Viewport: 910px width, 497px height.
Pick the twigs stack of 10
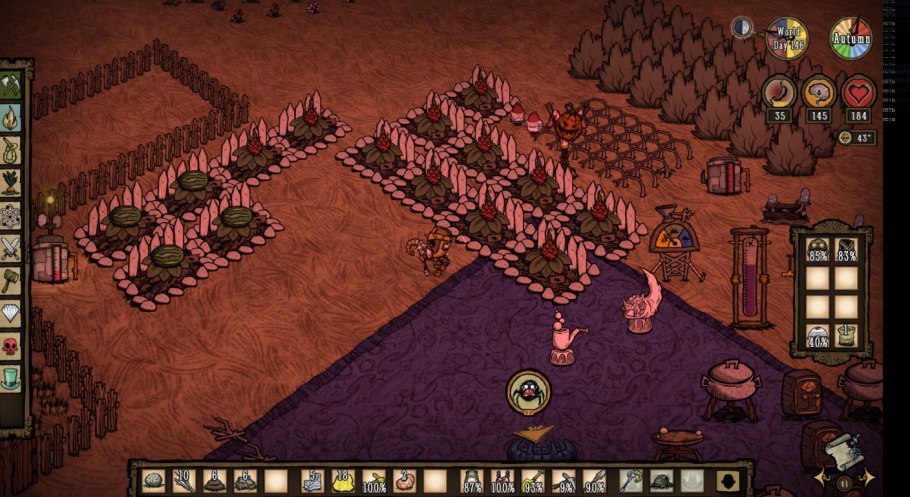pos(183,481)
